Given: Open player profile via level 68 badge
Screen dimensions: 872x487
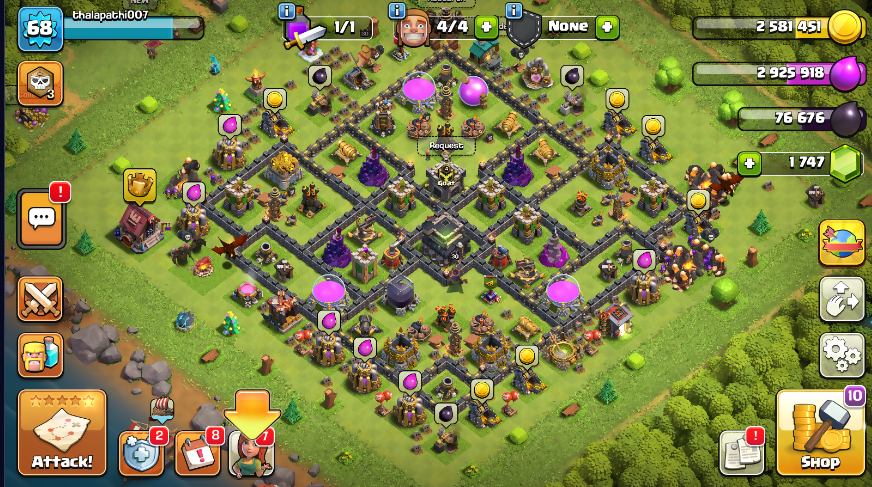Looking at the screenshot, I should coord(40,28).
